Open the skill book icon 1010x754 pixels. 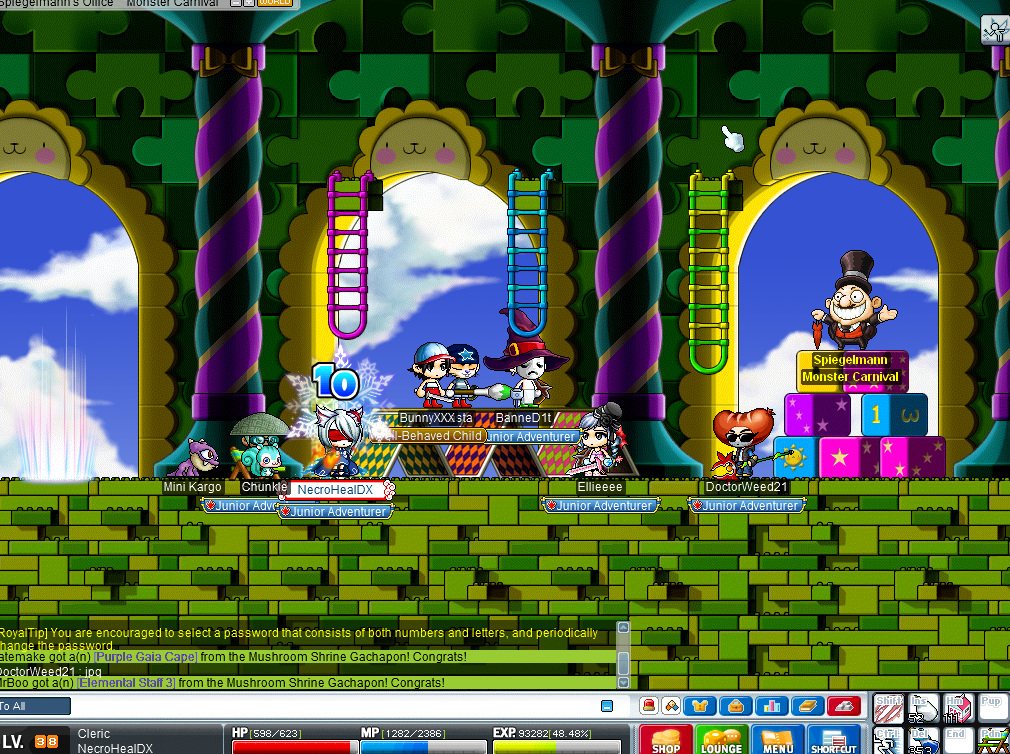[x=806, y=706]
